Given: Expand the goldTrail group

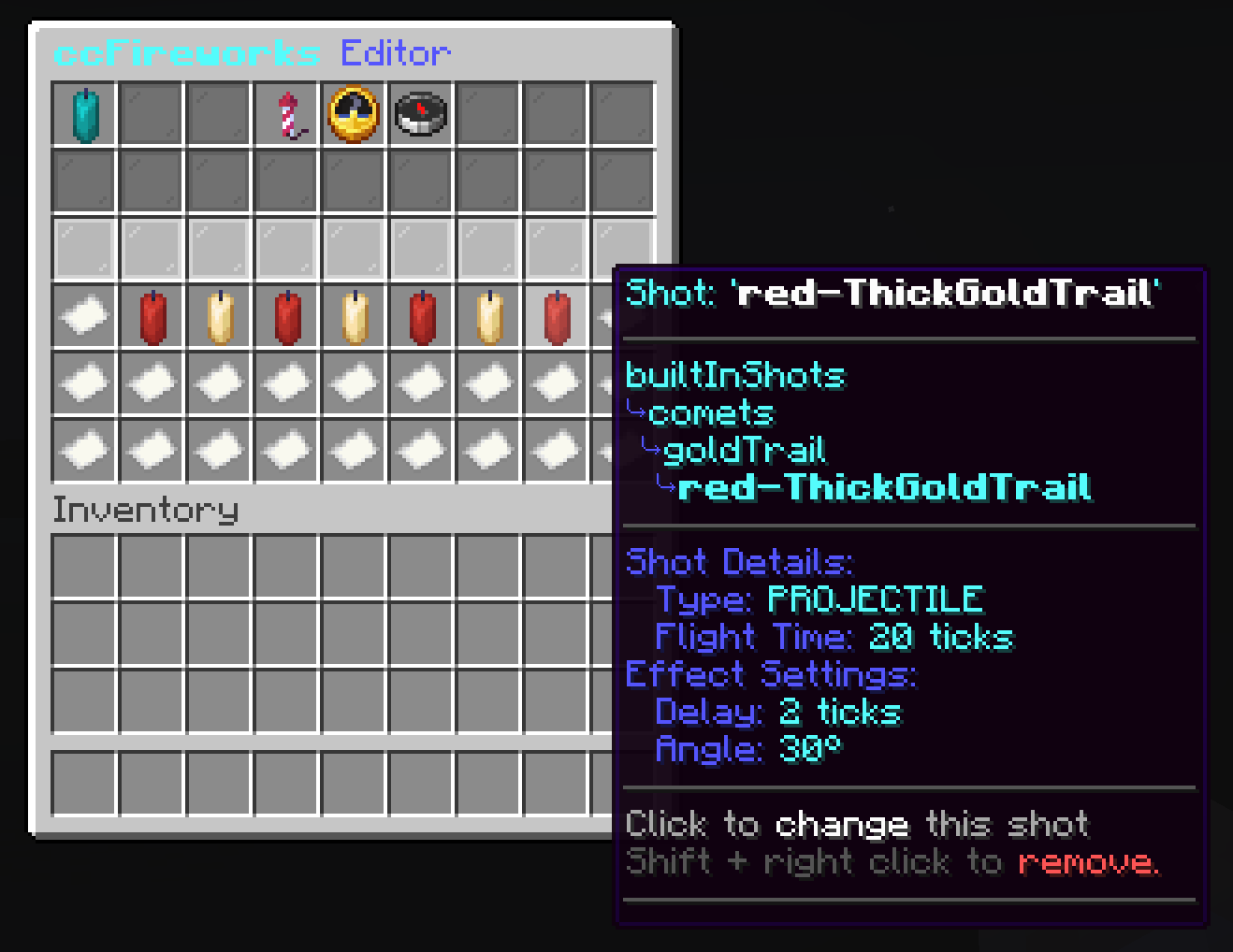Looking at the screenshot, I should pyautogui.click(x=744, y=450).
